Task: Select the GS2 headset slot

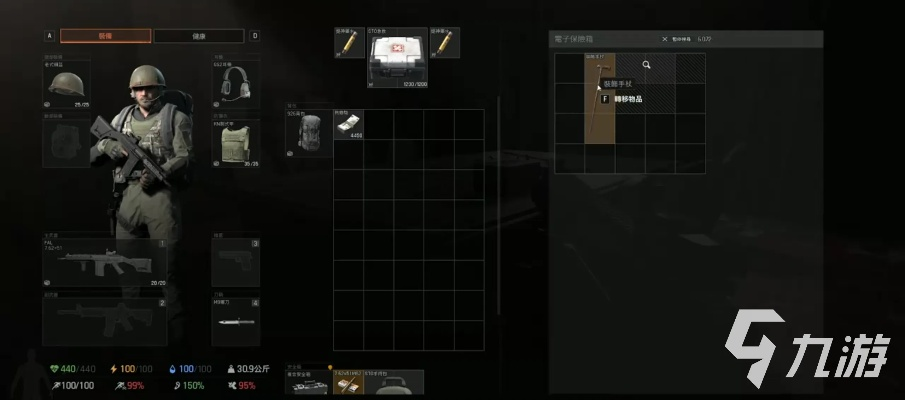Action: [236, 82]
